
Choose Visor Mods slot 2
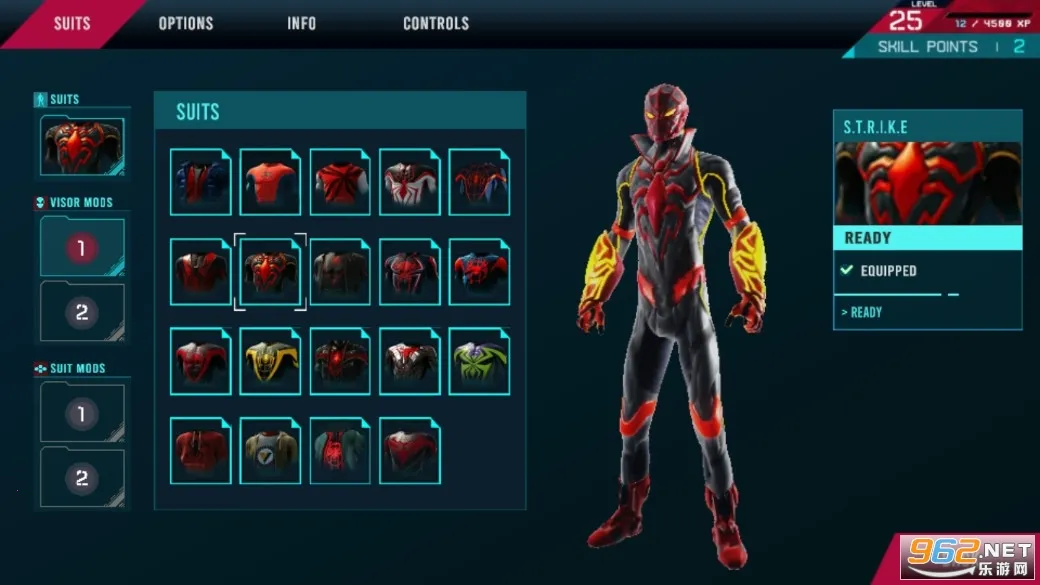(82, 312)
